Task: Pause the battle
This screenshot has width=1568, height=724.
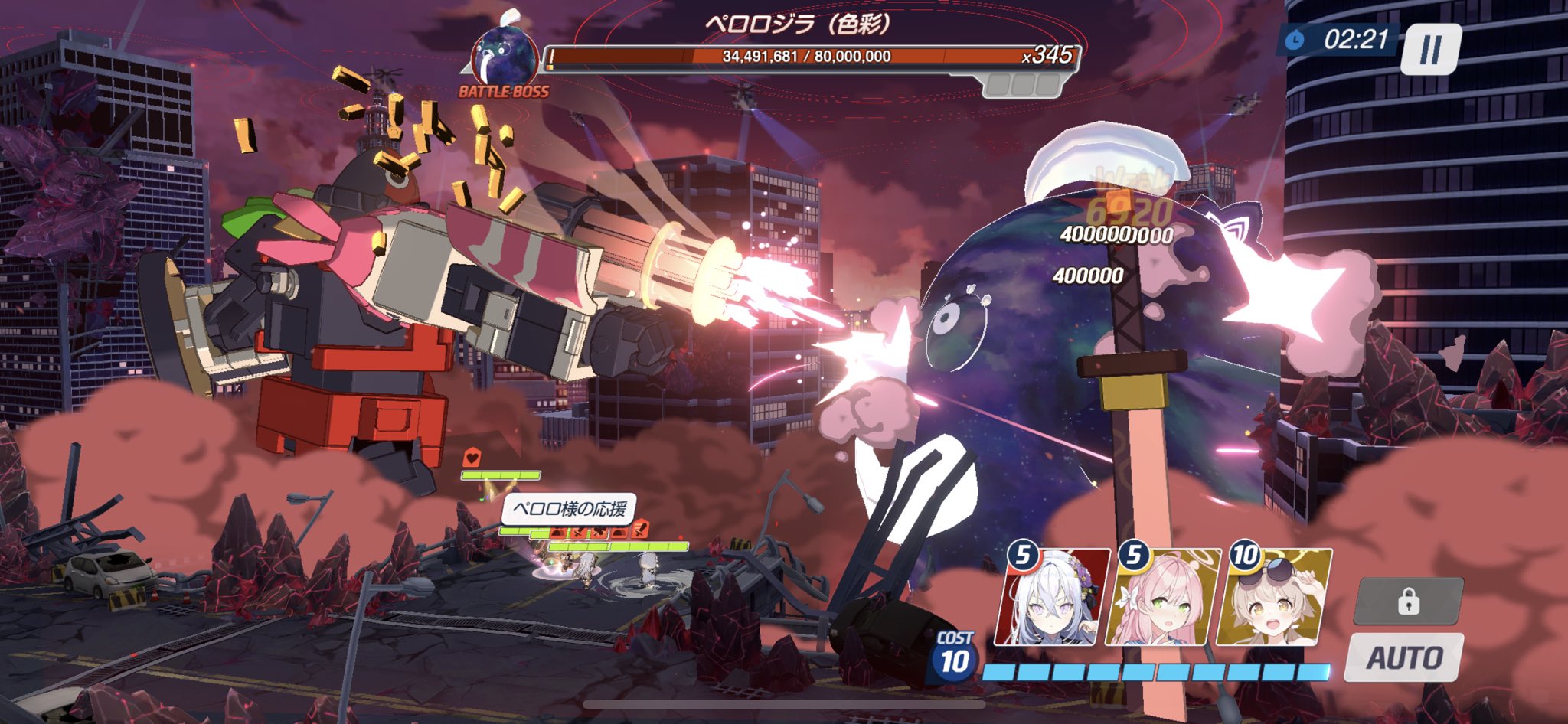Action: (x=1430, y=49)
